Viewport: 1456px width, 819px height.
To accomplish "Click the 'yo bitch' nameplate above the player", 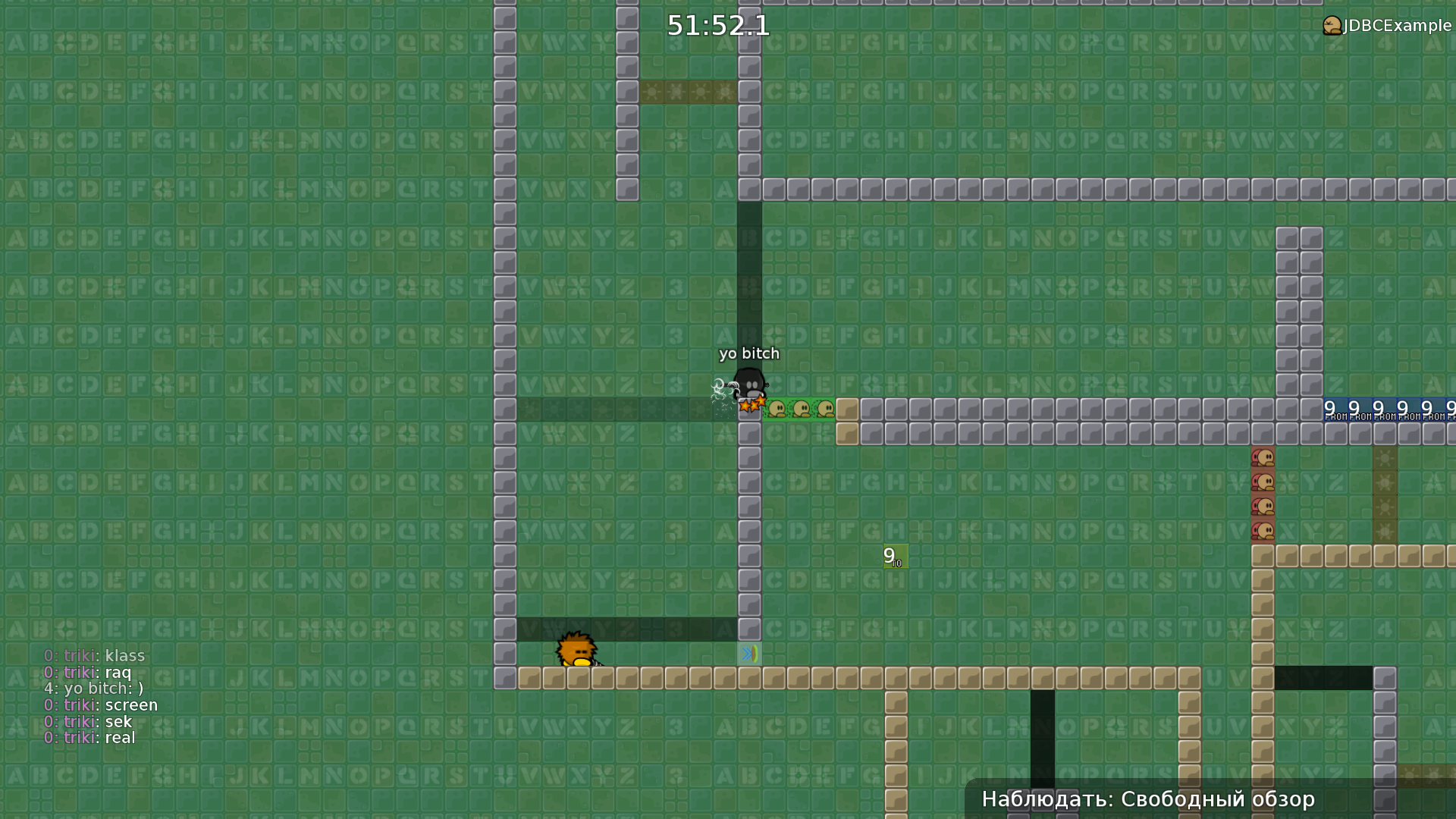I will (749, 353).
